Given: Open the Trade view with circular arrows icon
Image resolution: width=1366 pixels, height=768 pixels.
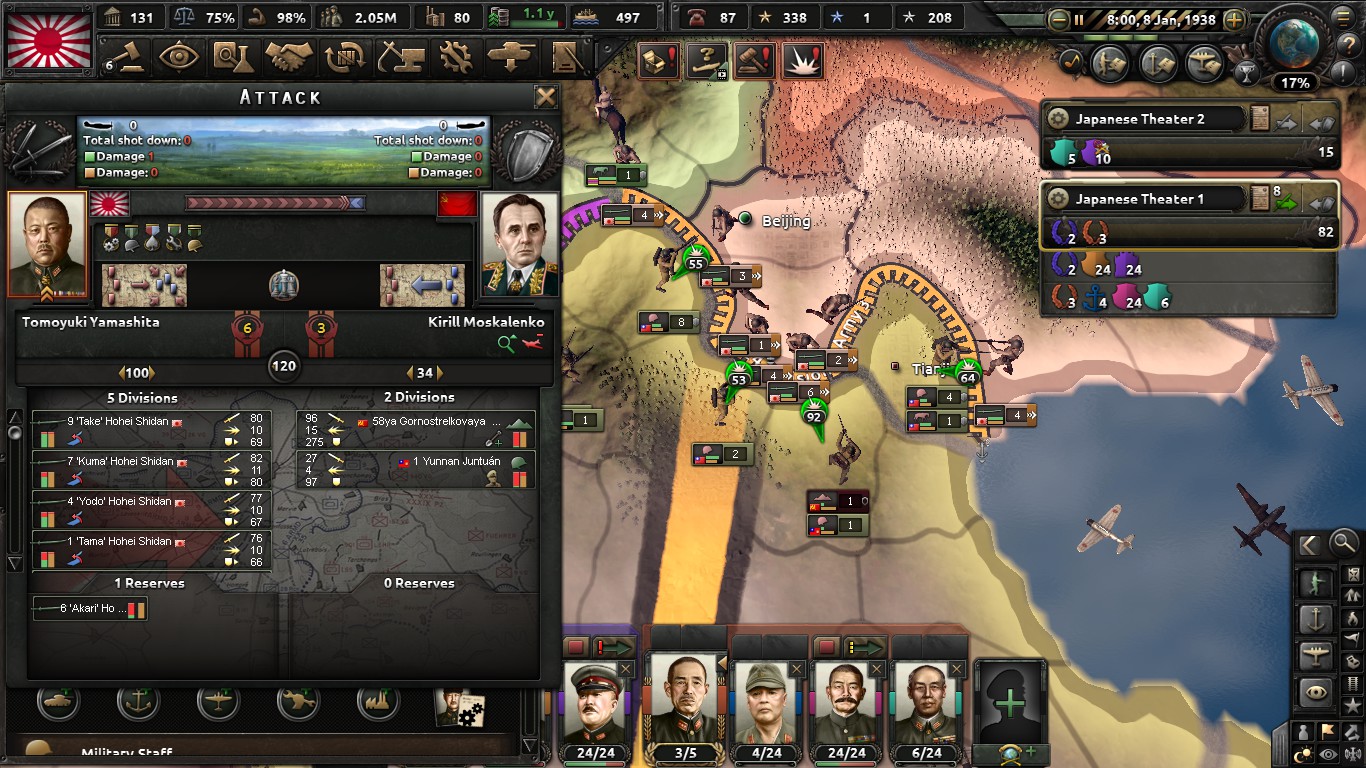Looking at the screenshot, I should [345, 57].
